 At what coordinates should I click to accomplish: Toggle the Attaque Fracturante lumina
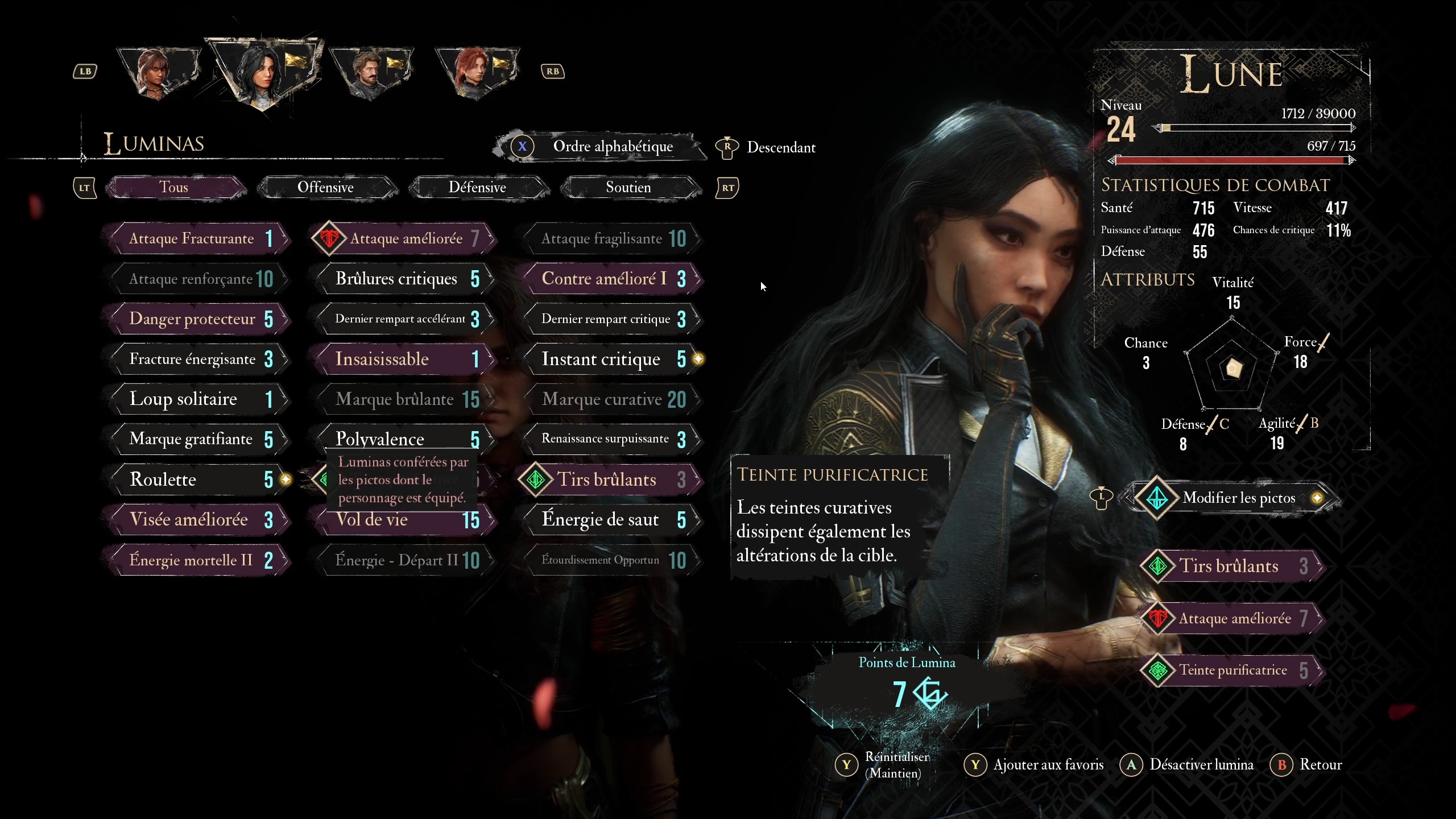click(x=196, y=238)
